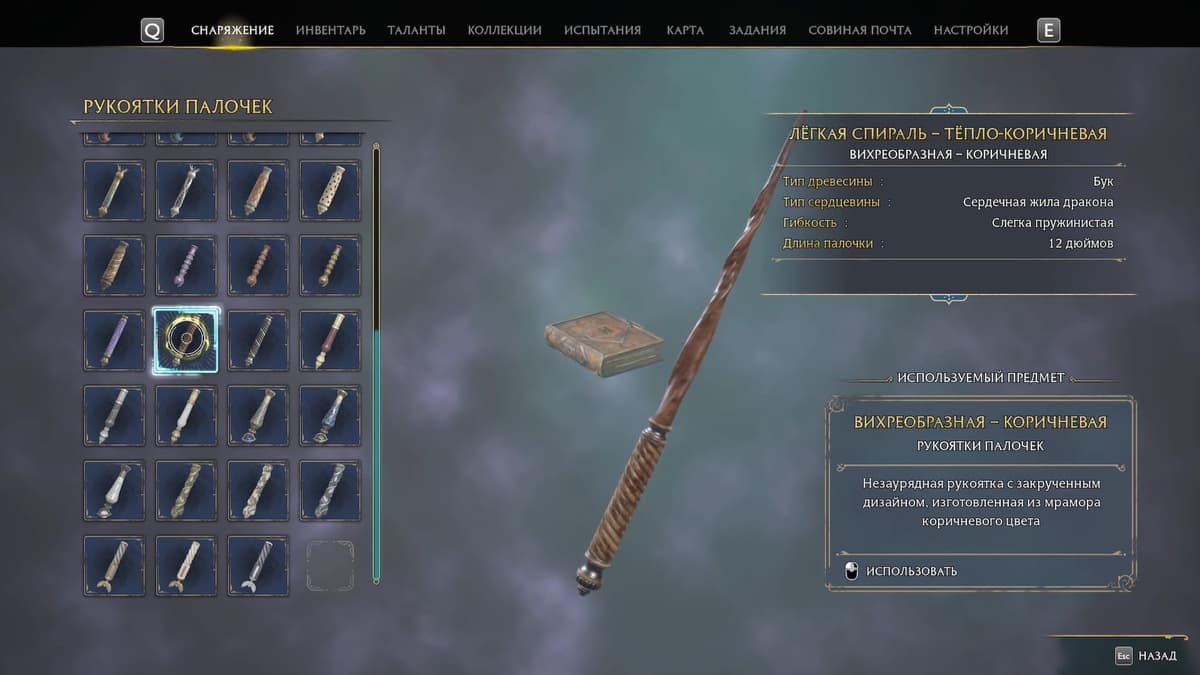Open the СОВИНАЯ ПОЧТА tab
1200x675 pixels.
pos(859,30)
